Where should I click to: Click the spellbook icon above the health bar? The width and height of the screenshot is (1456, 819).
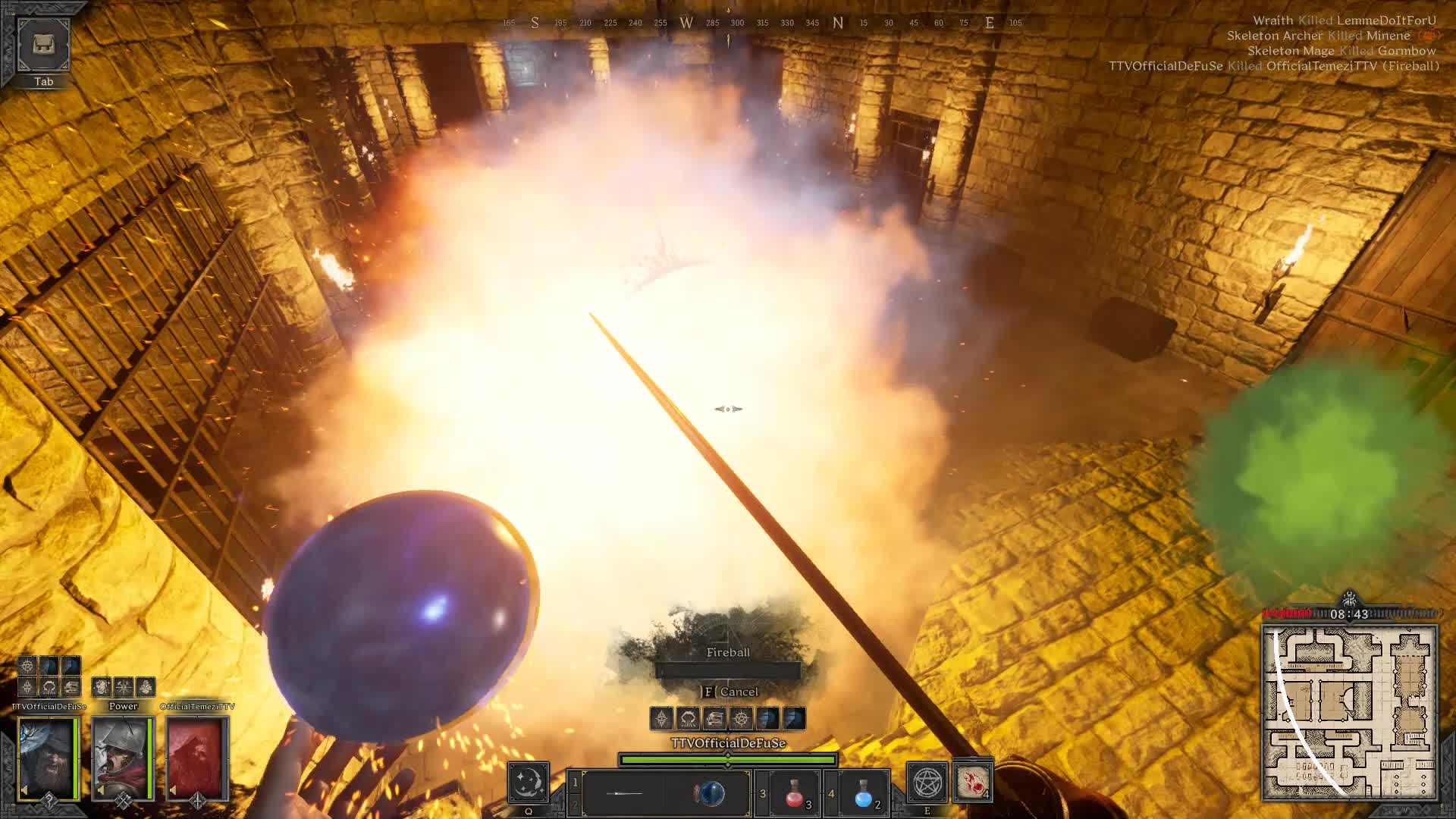[x=714, y=718]
